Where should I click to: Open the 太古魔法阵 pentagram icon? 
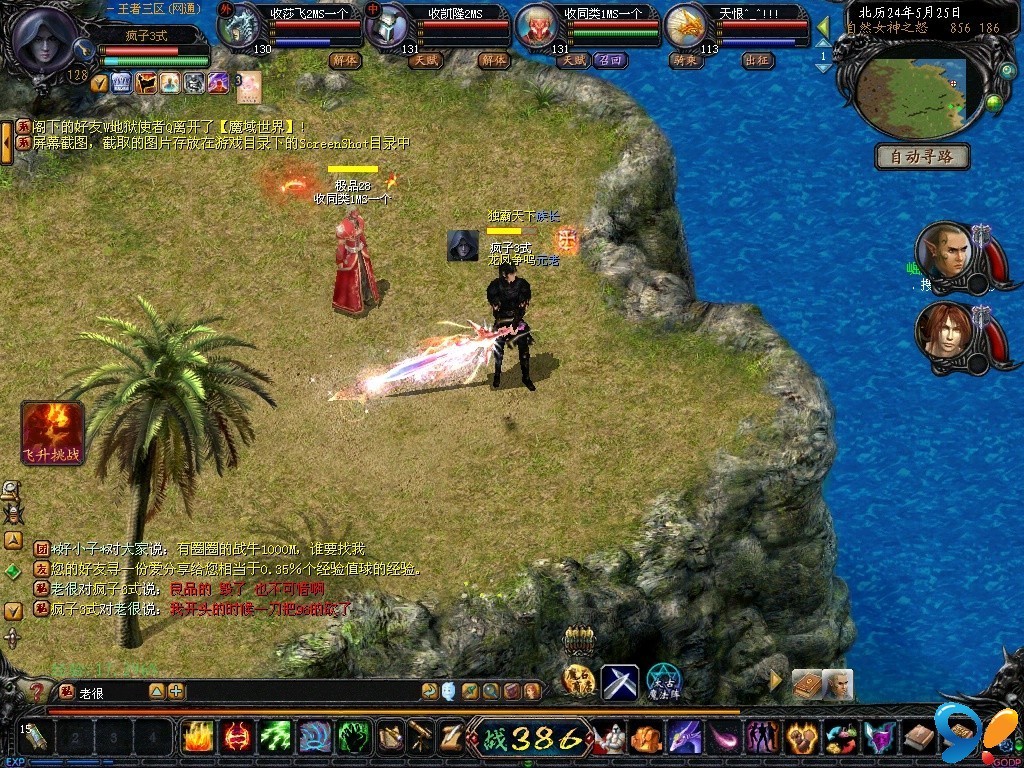(663, 682)
